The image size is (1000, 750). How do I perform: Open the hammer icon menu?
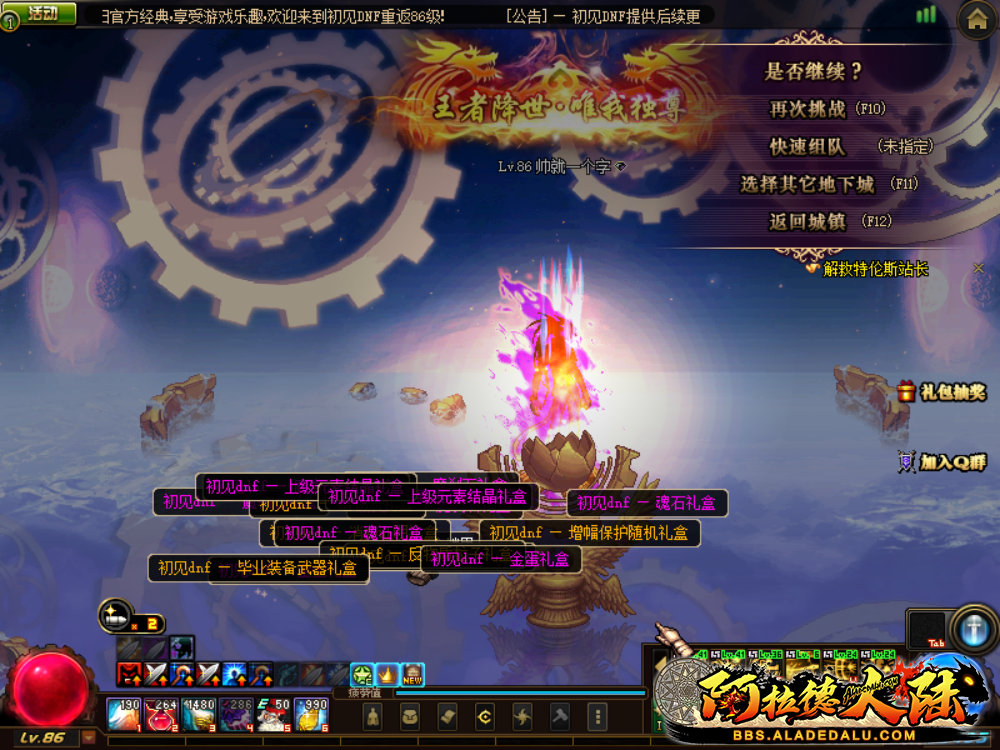[560, 716]
